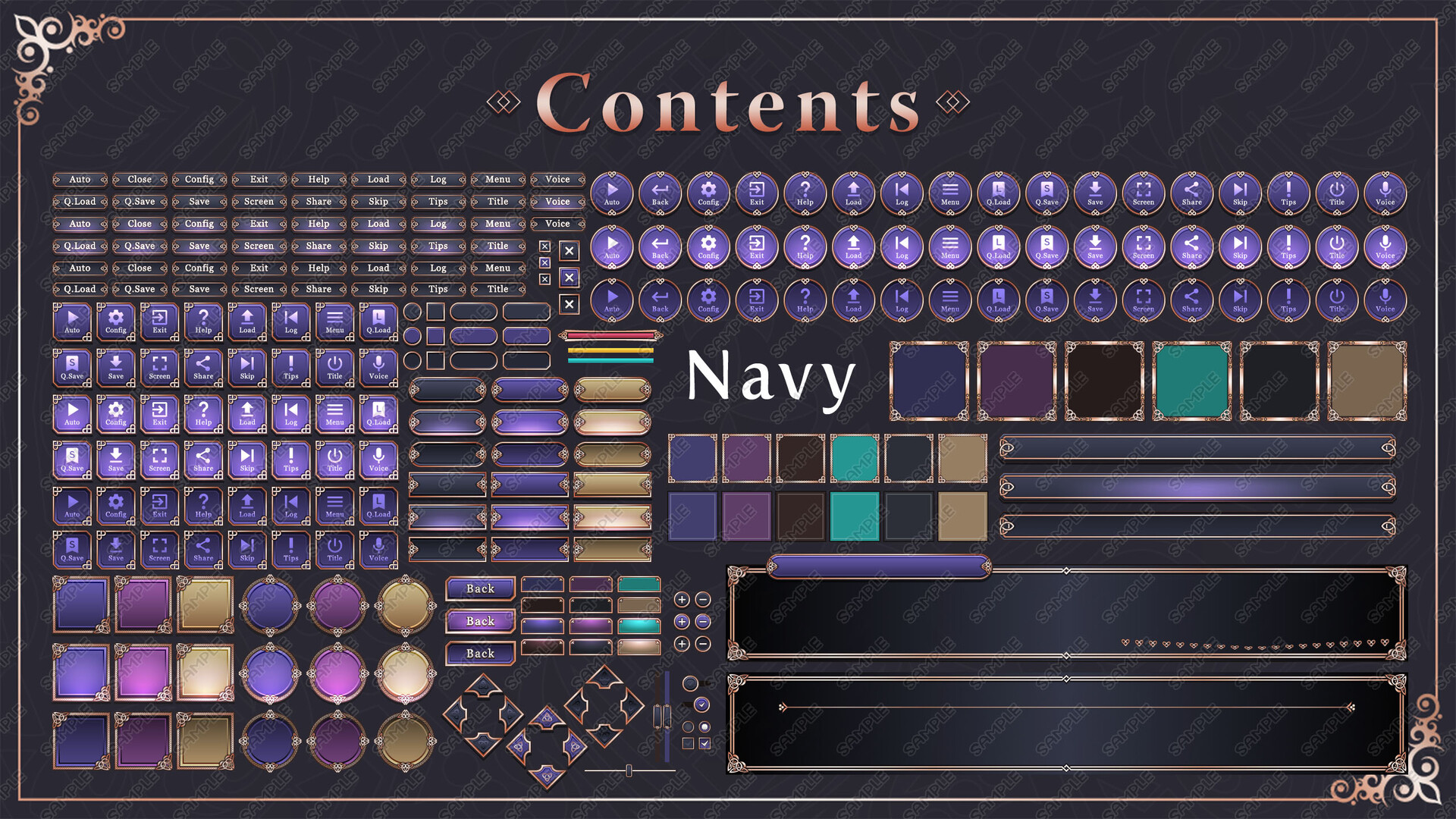Screen dimensions: 1456x819
Task: Select the square Share icon button
Action: coord(203,368)
